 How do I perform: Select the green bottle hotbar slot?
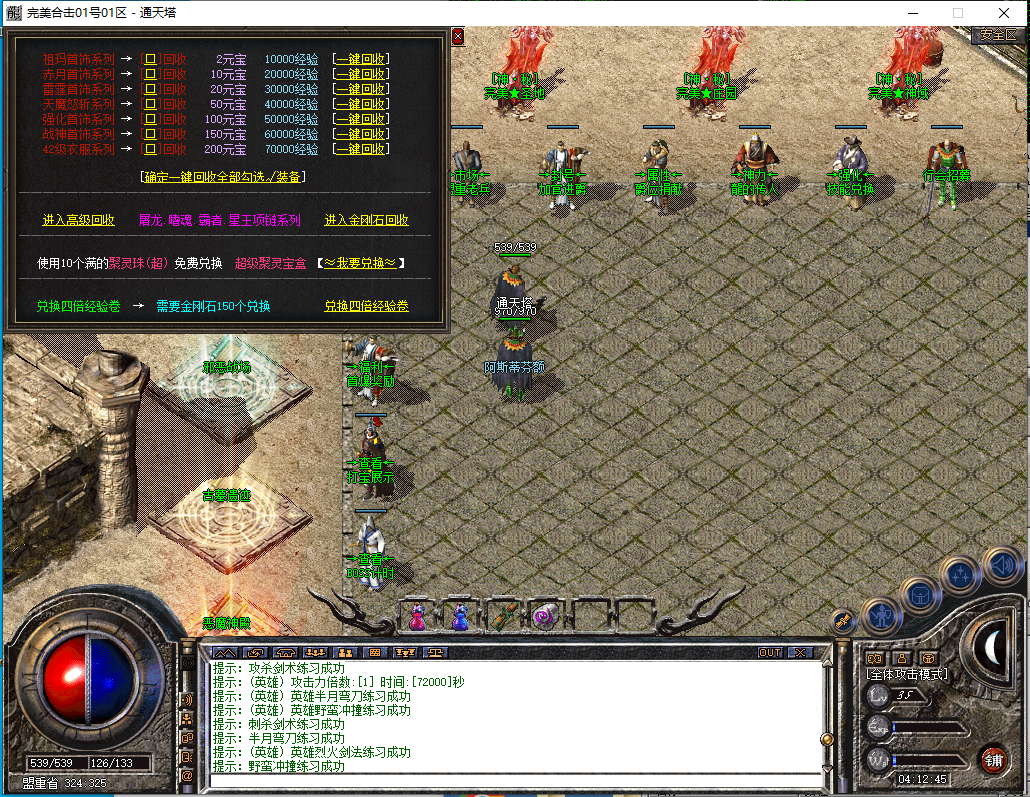coord(503,617)
